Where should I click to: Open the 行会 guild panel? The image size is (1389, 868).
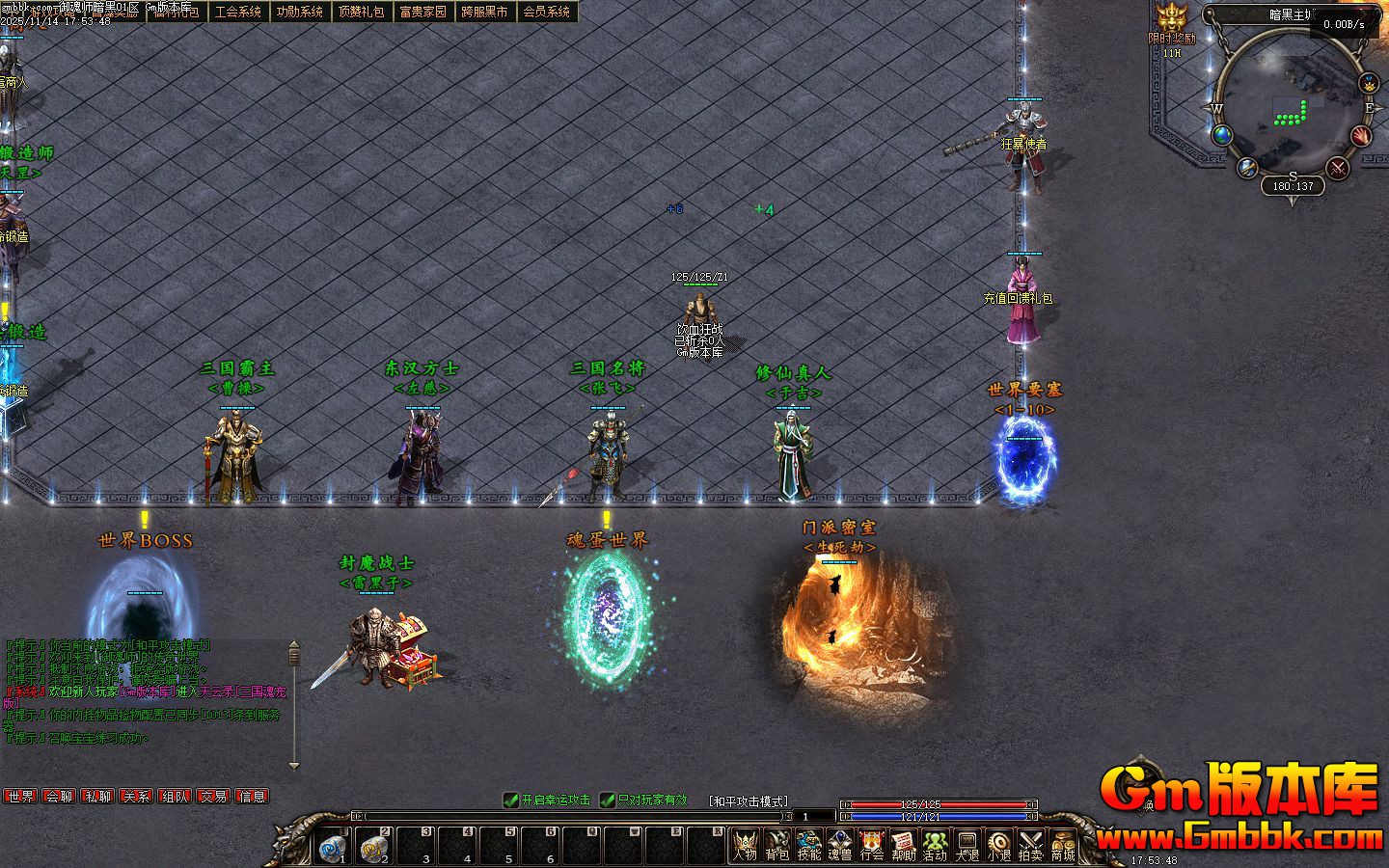tap(871, 844)
